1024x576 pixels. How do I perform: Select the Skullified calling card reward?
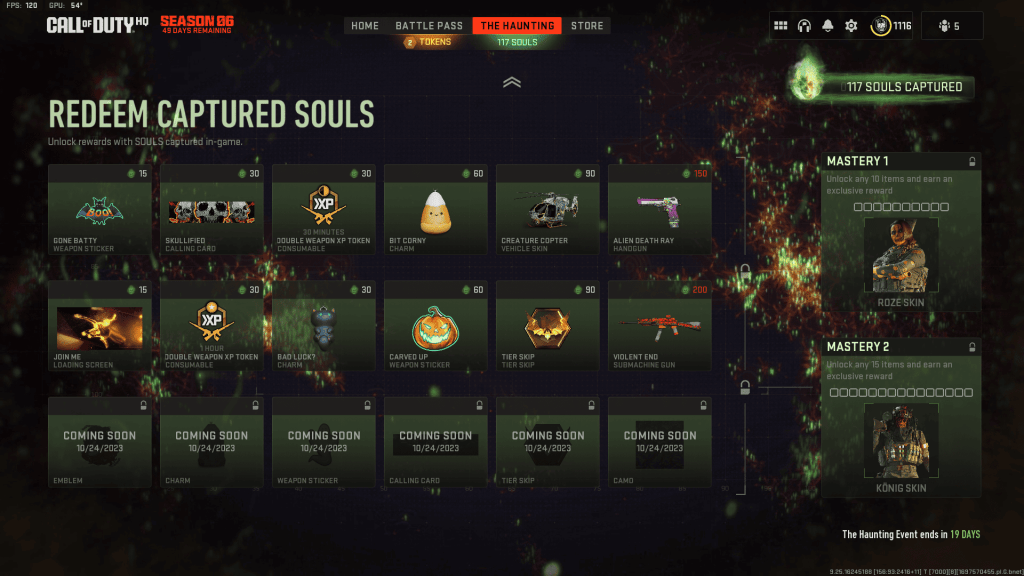coord(212,209)
